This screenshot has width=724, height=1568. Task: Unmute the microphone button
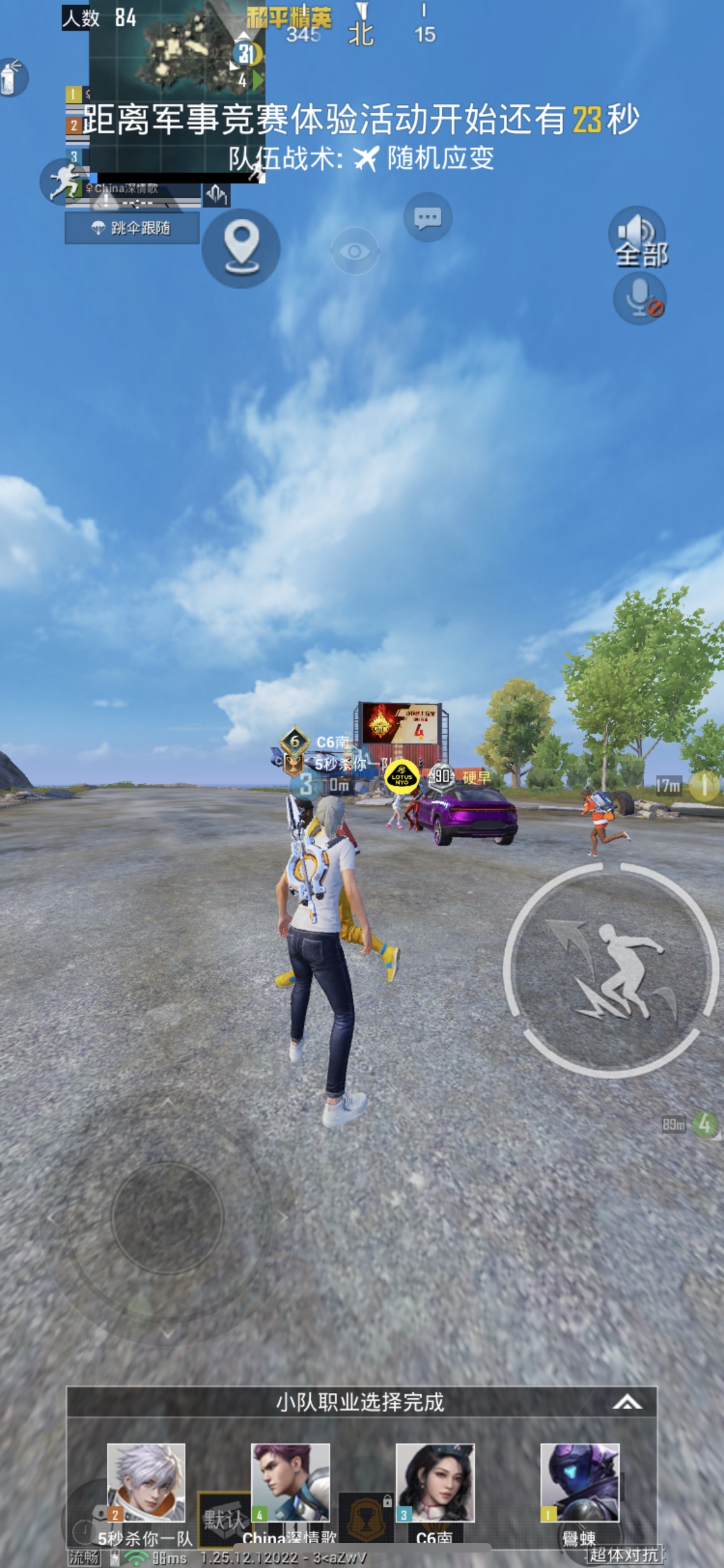pyautogui.click(x=640, y=298)
